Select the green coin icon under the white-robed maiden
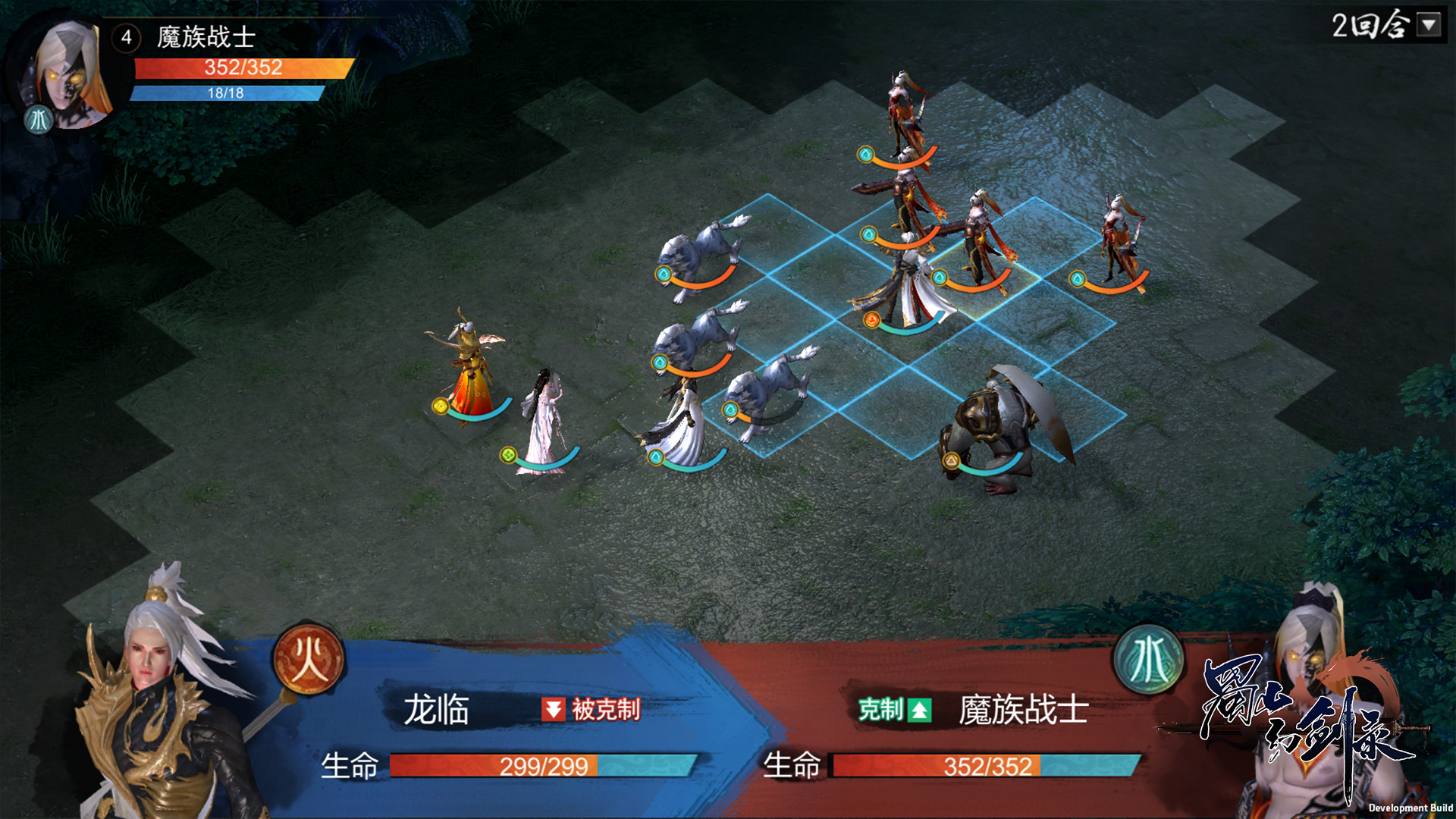 coord(507,456)
